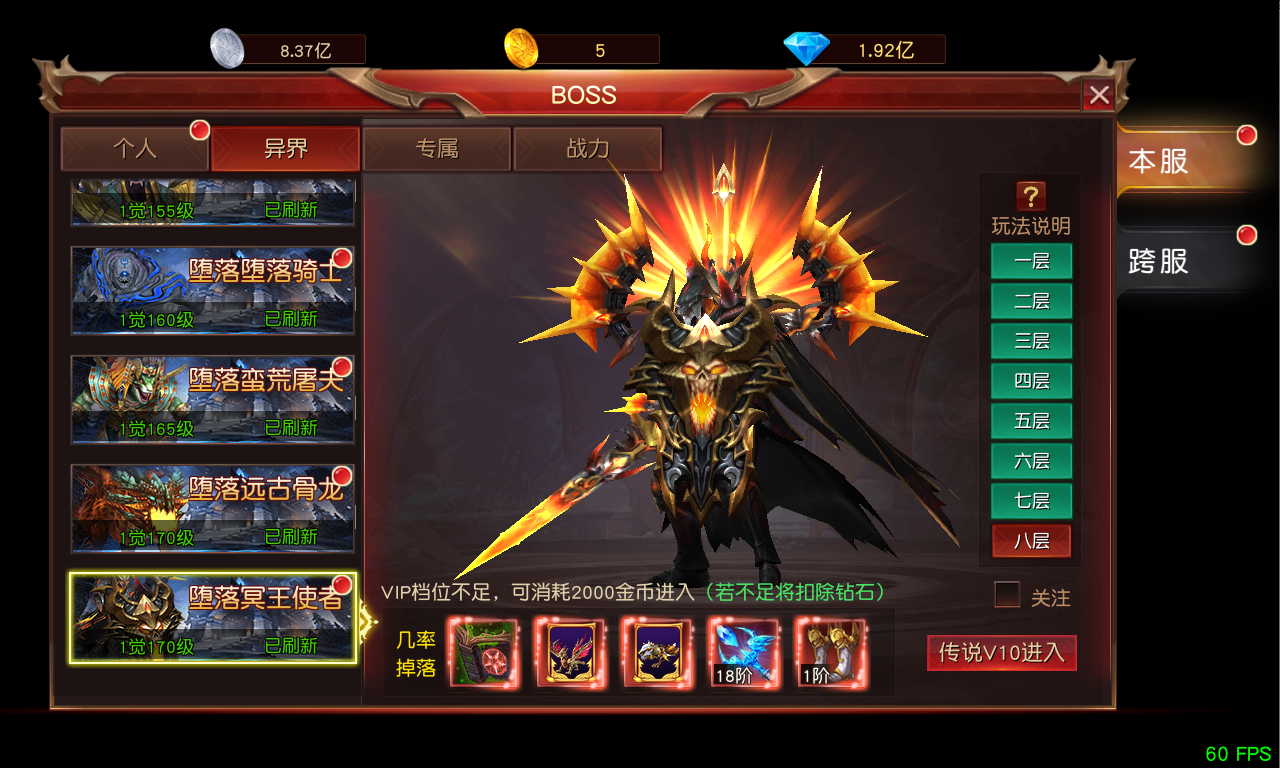Open the 玩法说明 help question mark icon
The width and height of the screenshot is (1280, 768).
tap(1031, 196)
